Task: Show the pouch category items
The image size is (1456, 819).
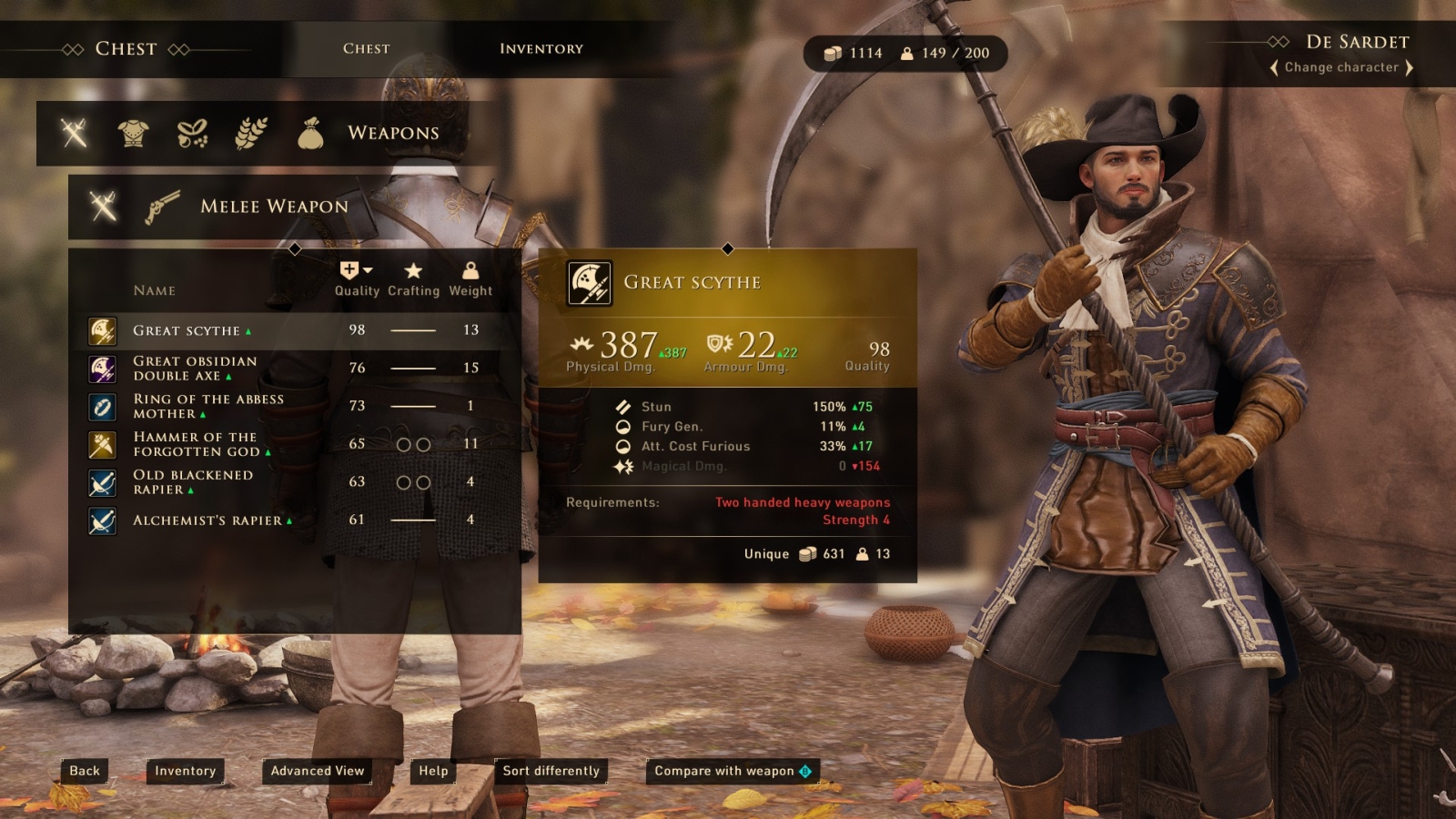Action: (310, 133)
